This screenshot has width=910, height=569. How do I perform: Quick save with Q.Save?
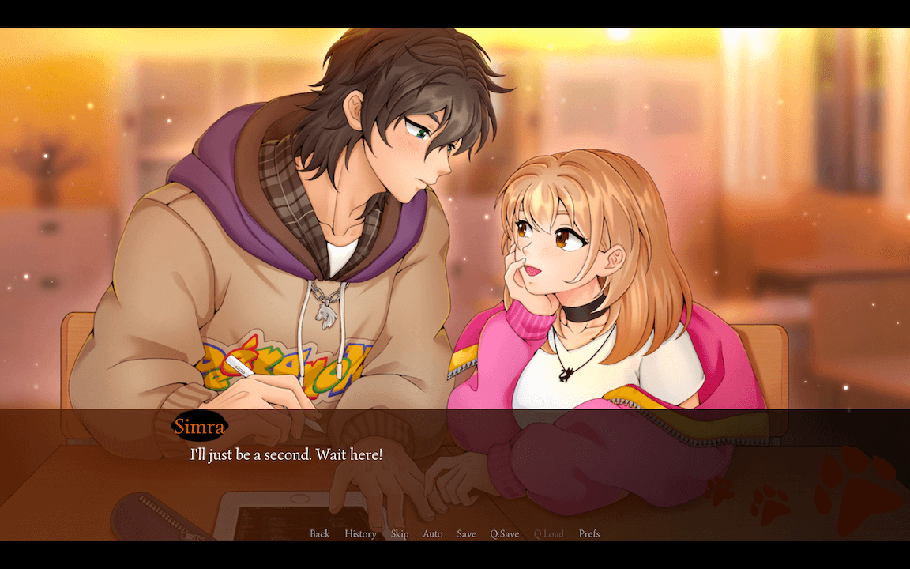(504, 534)
